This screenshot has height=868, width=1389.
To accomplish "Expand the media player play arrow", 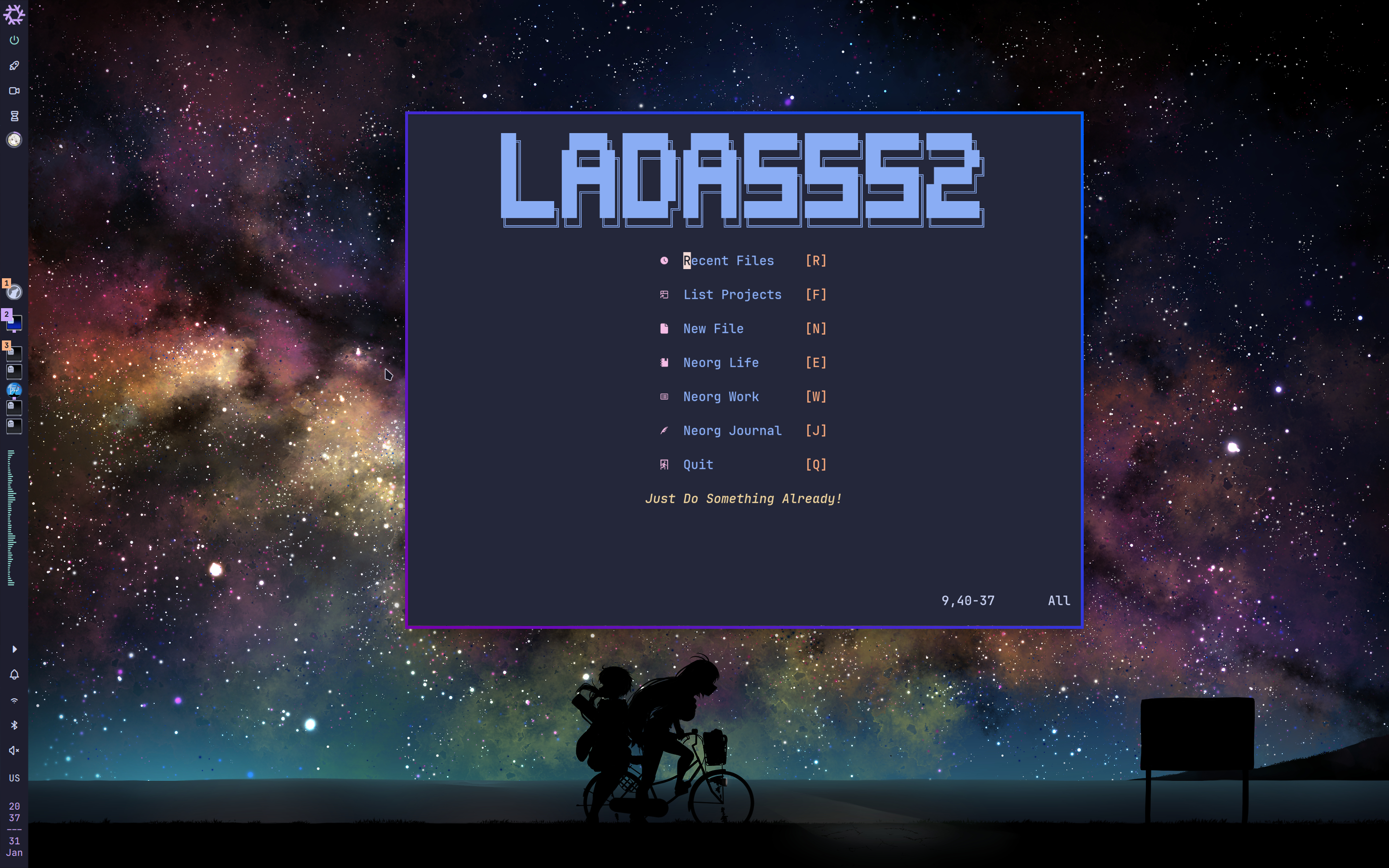I will [x=14, y=649].
